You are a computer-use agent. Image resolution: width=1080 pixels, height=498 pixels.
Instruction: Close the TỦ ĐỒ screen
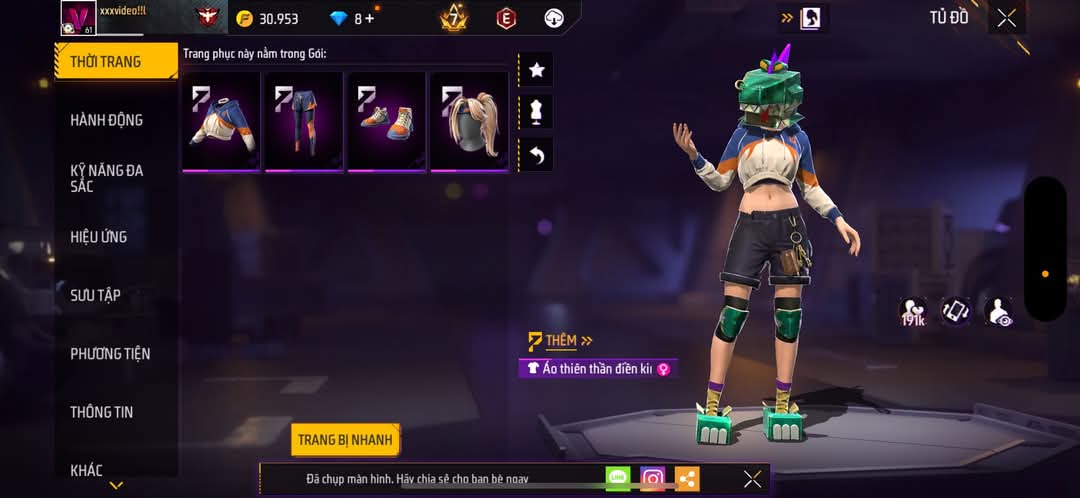click(1006, 17)
